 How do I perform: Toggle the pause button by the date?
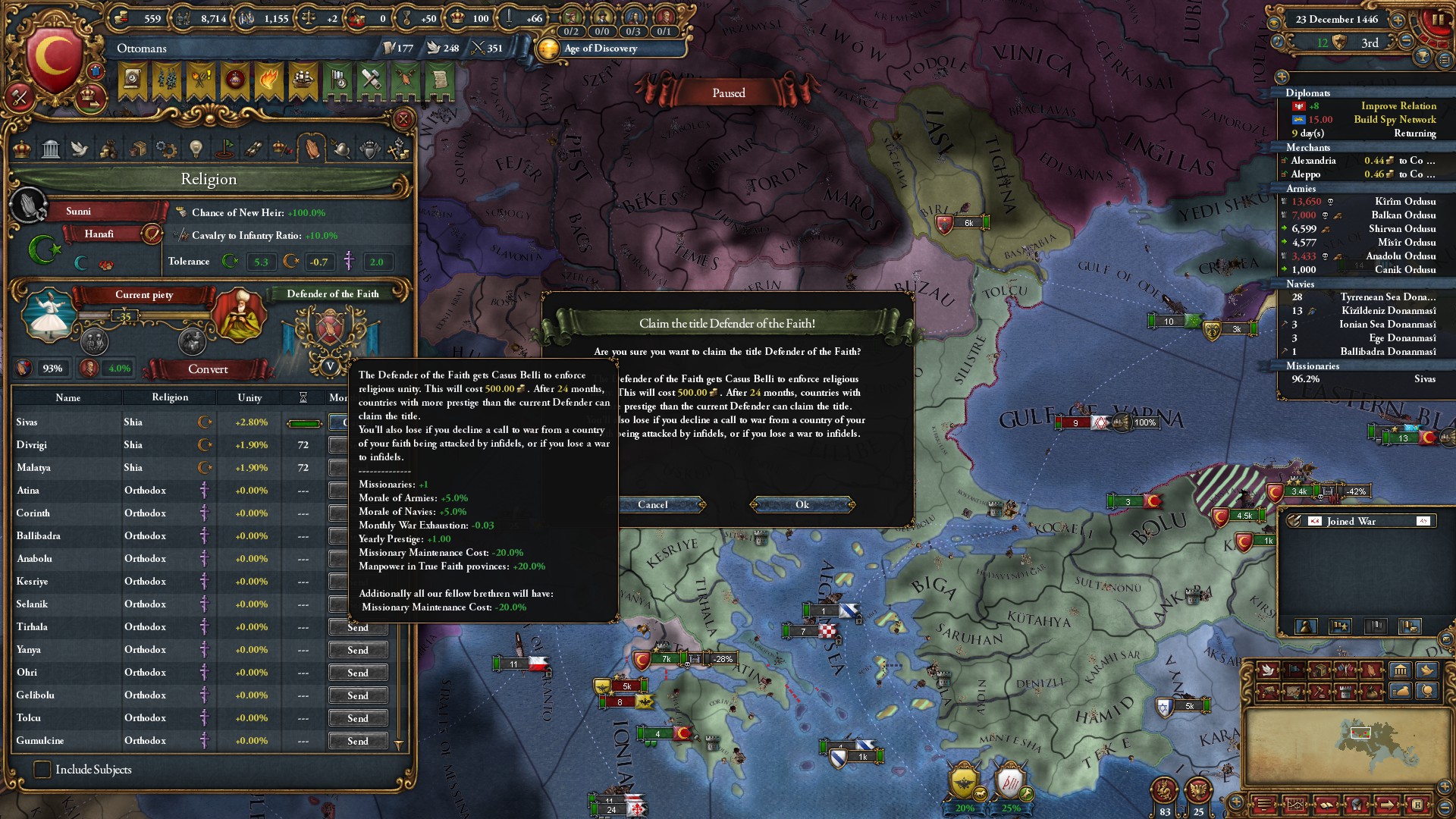1437,20
